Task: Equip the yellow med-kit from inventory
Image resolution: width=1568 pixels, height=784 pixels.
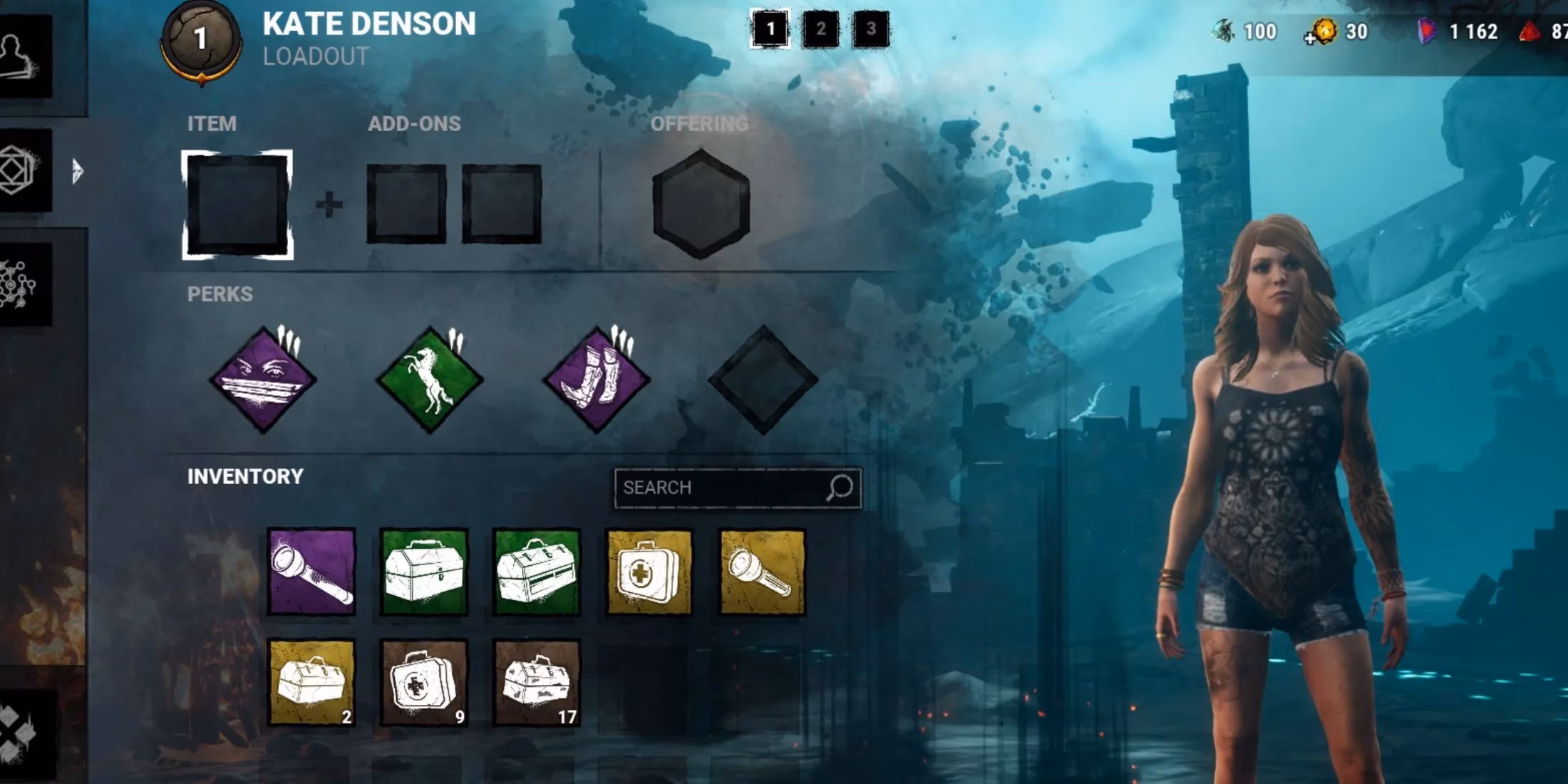Action: [649, 570]
